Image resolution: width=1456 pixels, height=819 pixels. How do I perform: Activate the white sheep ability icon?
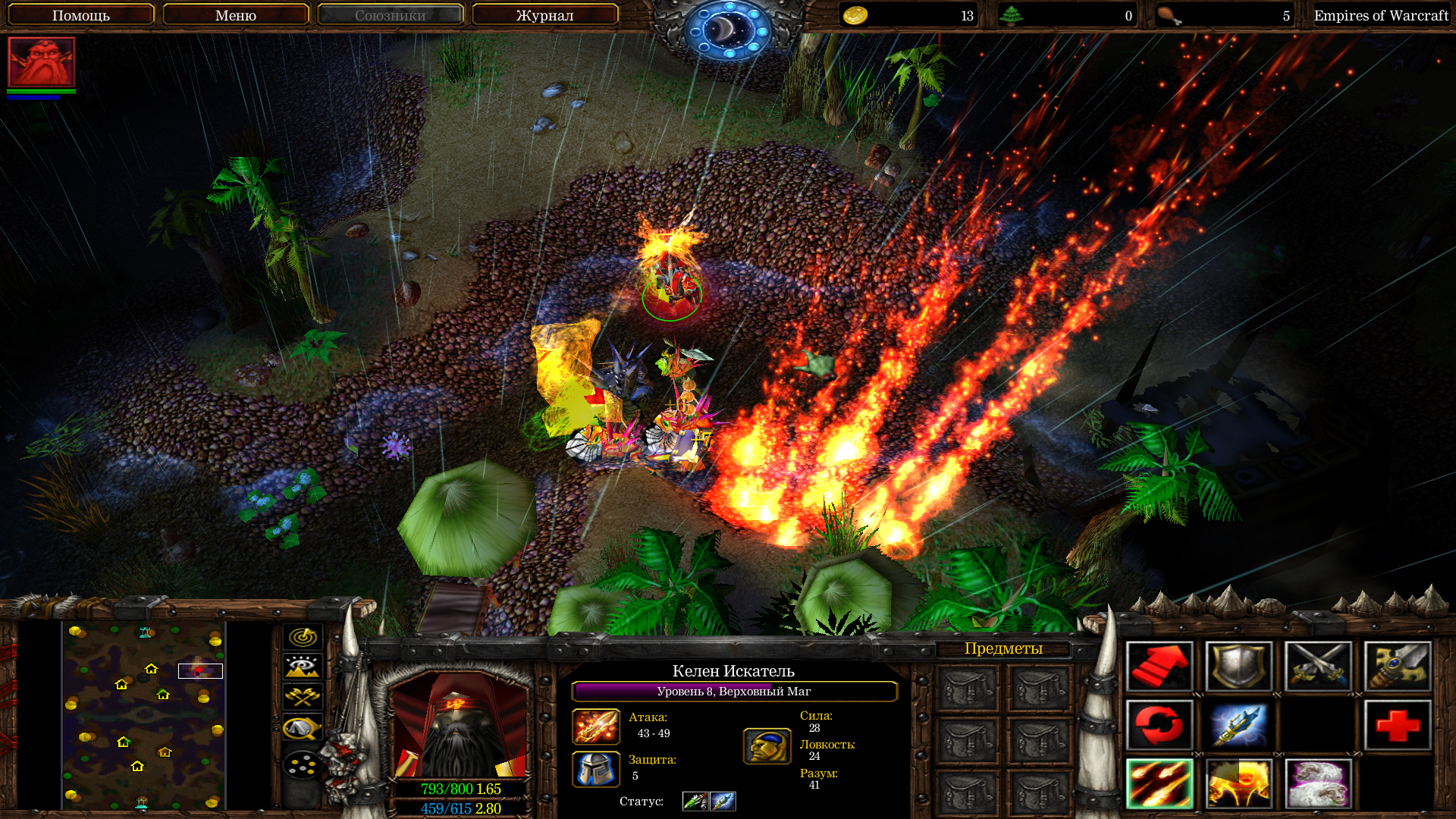pyautogui.click(x=1318, y=784)
